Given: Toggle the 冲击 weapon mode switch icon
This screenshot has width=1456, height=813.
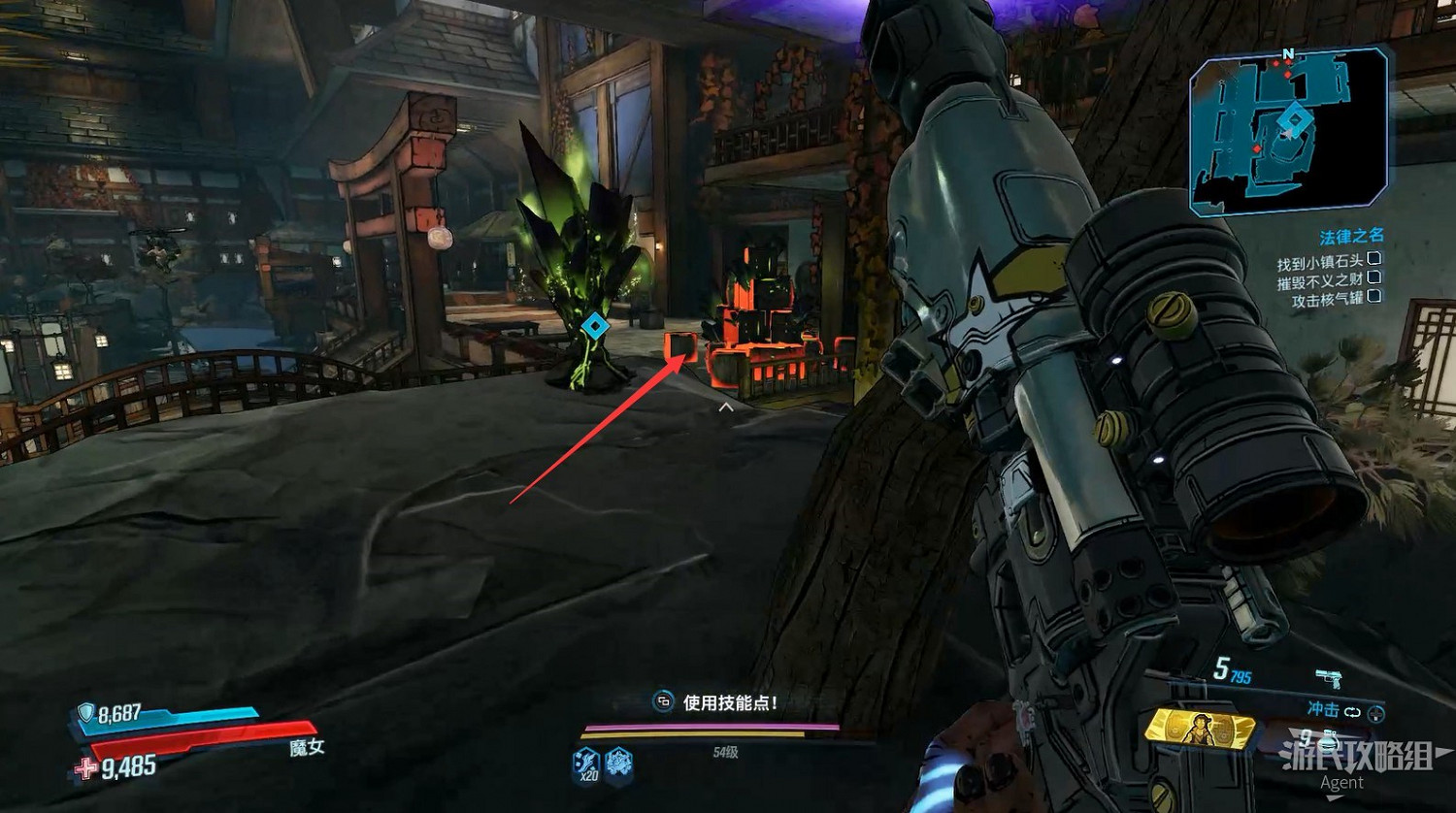Looking at the screenshot, I should [1352, 711].
